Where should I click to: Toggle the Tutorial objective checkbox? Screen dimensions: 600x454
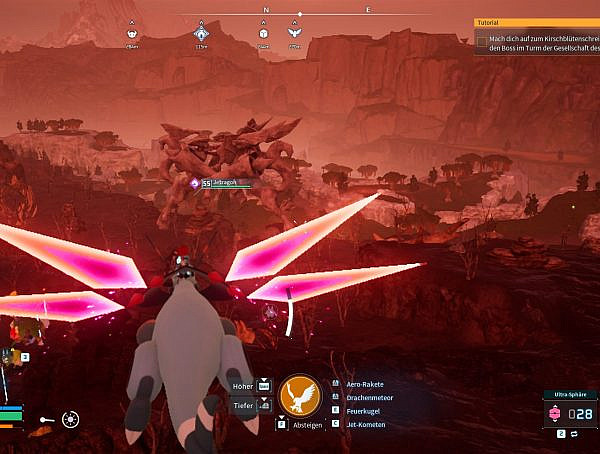pyautogui.click(x=482, y=42)
